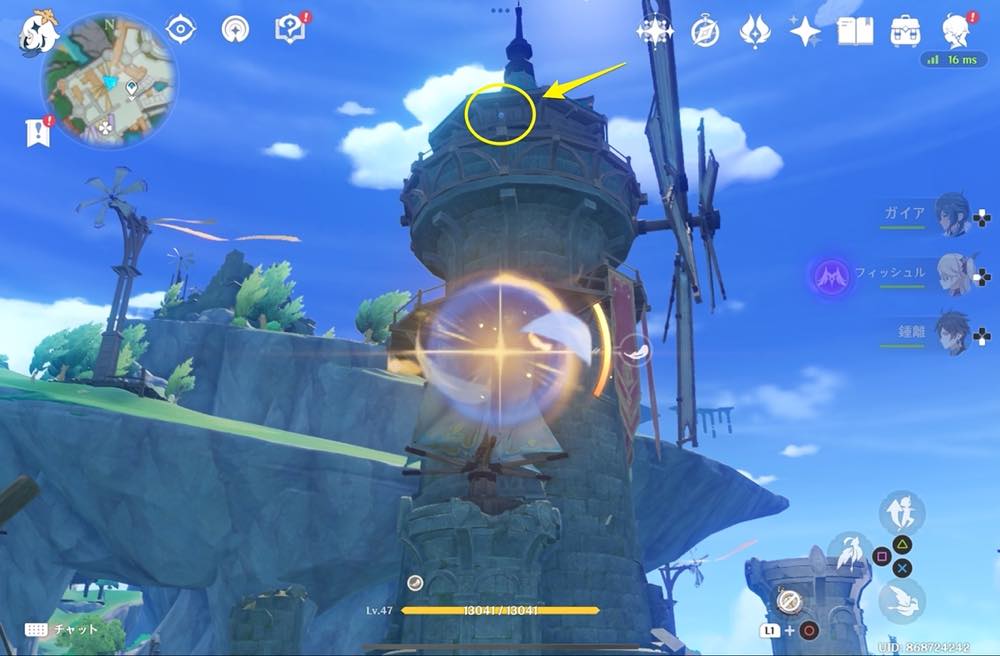Open the adventure compass icon

705,31
